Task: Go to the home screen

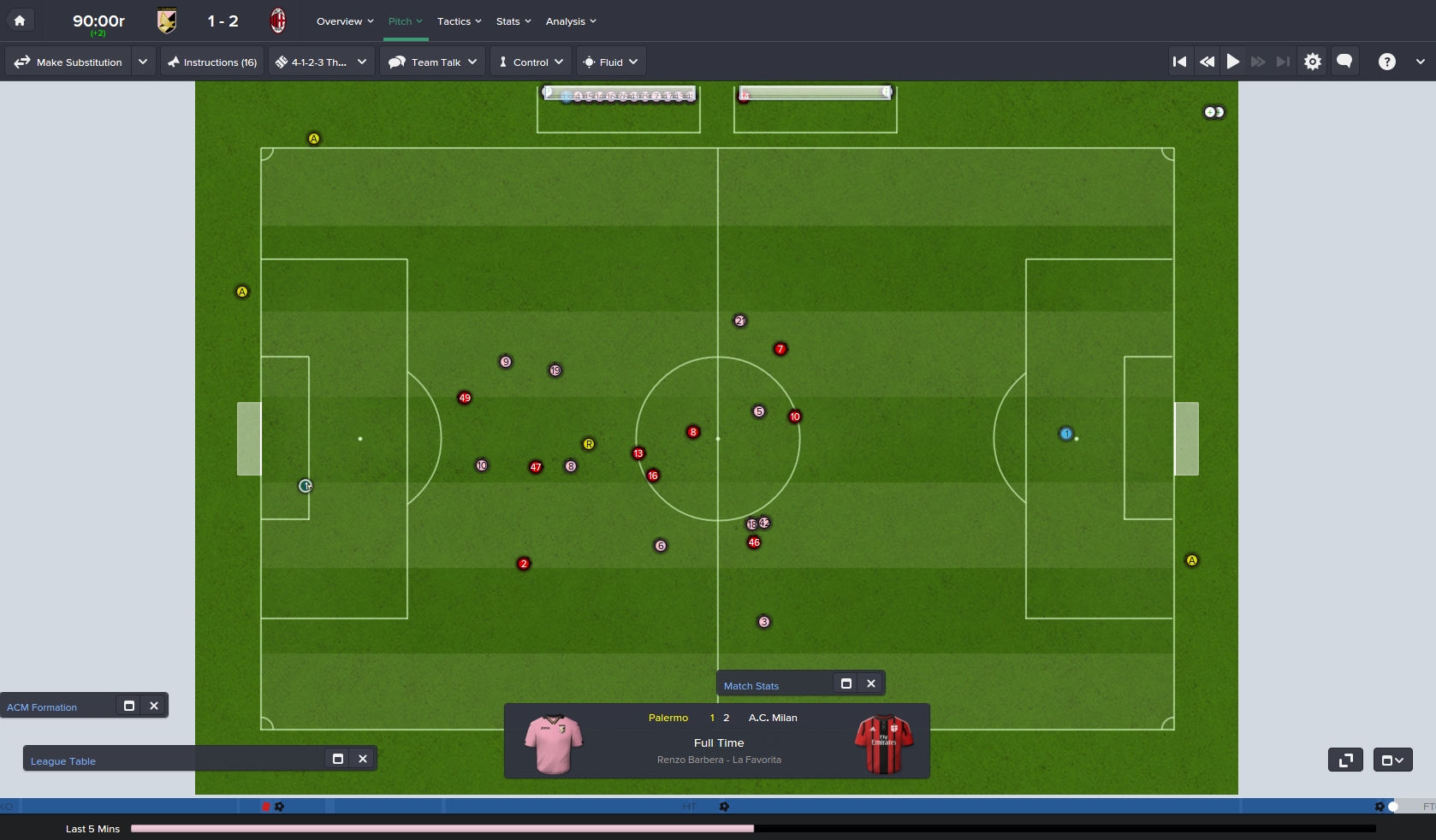Action: (x=20, y=21)
